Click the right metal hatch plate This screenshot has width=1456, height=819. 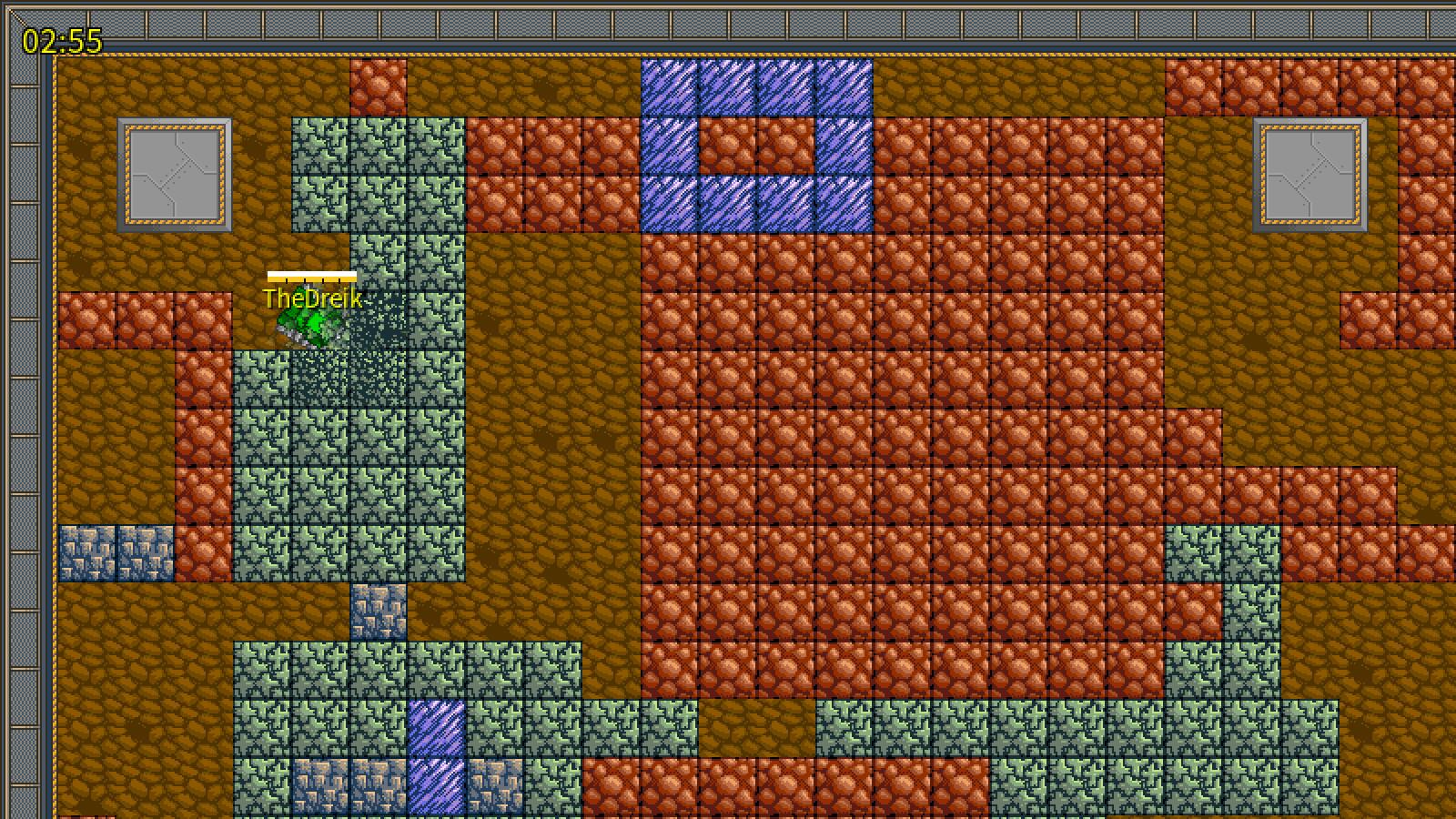(x=1310, y=173)
